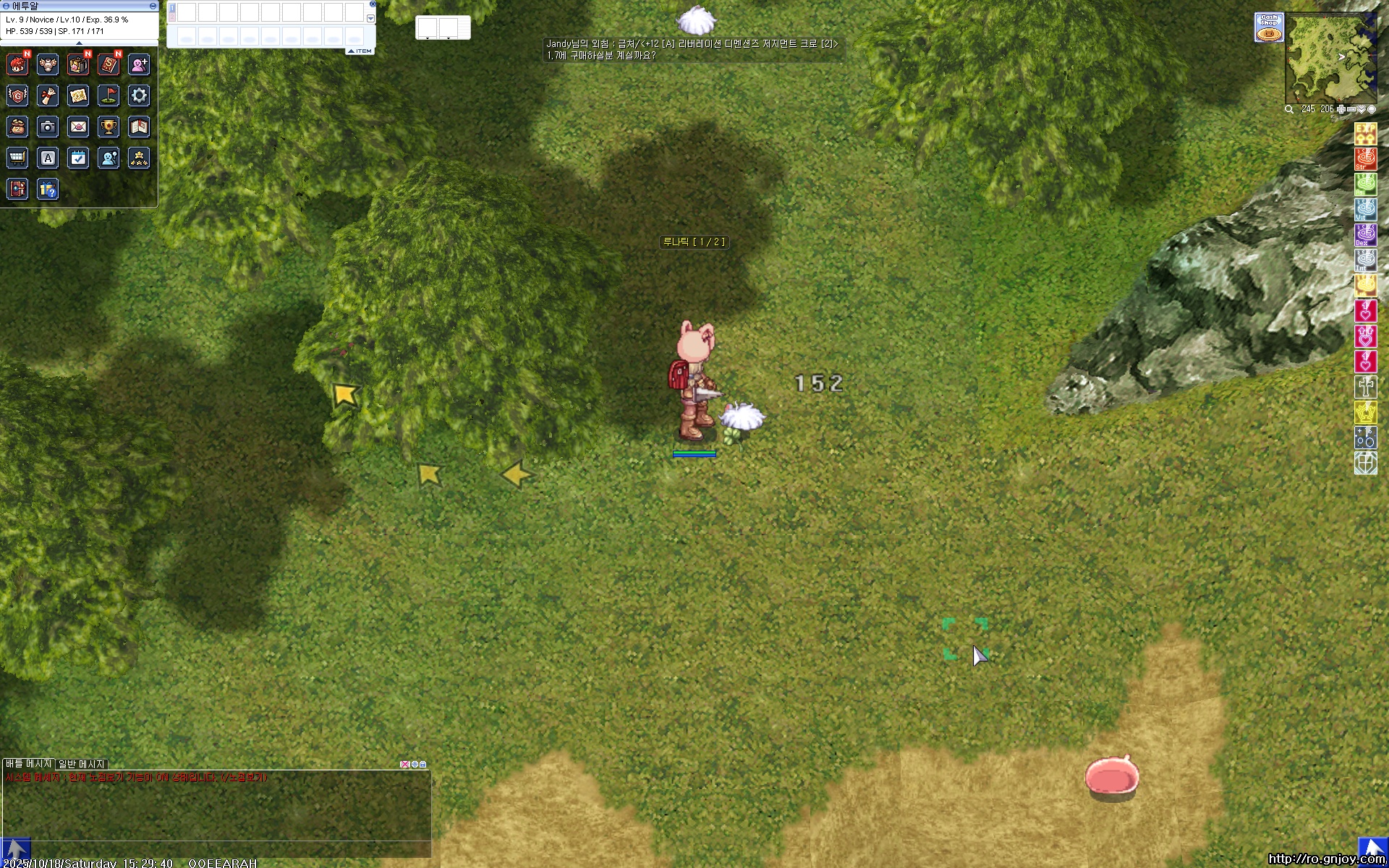Click the minimap magnifying glass search icon
1389x868 pixels.
tap(1289, 109)
